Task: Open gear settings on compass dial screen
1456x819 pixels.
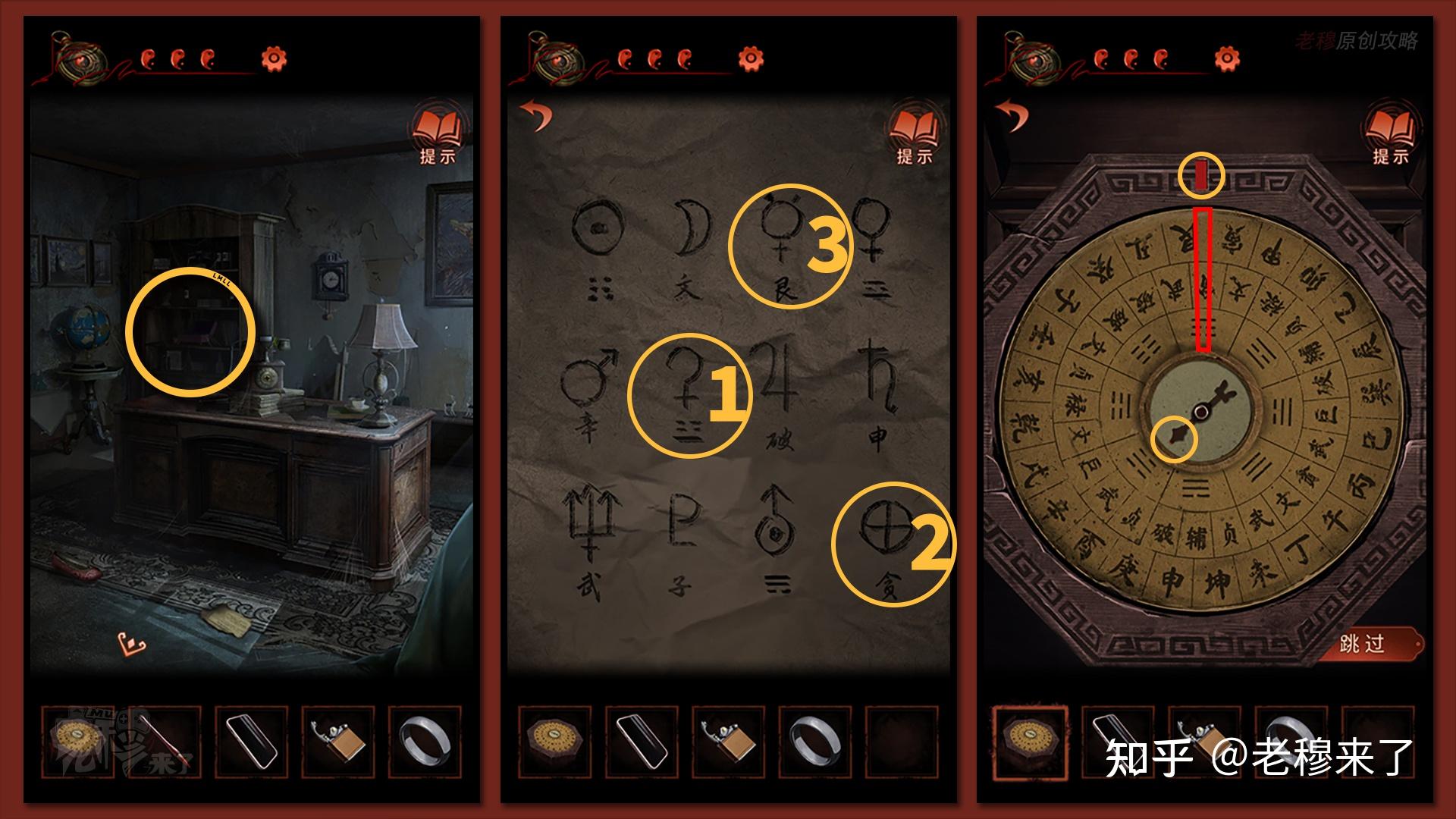Action: coord(1226,58)
